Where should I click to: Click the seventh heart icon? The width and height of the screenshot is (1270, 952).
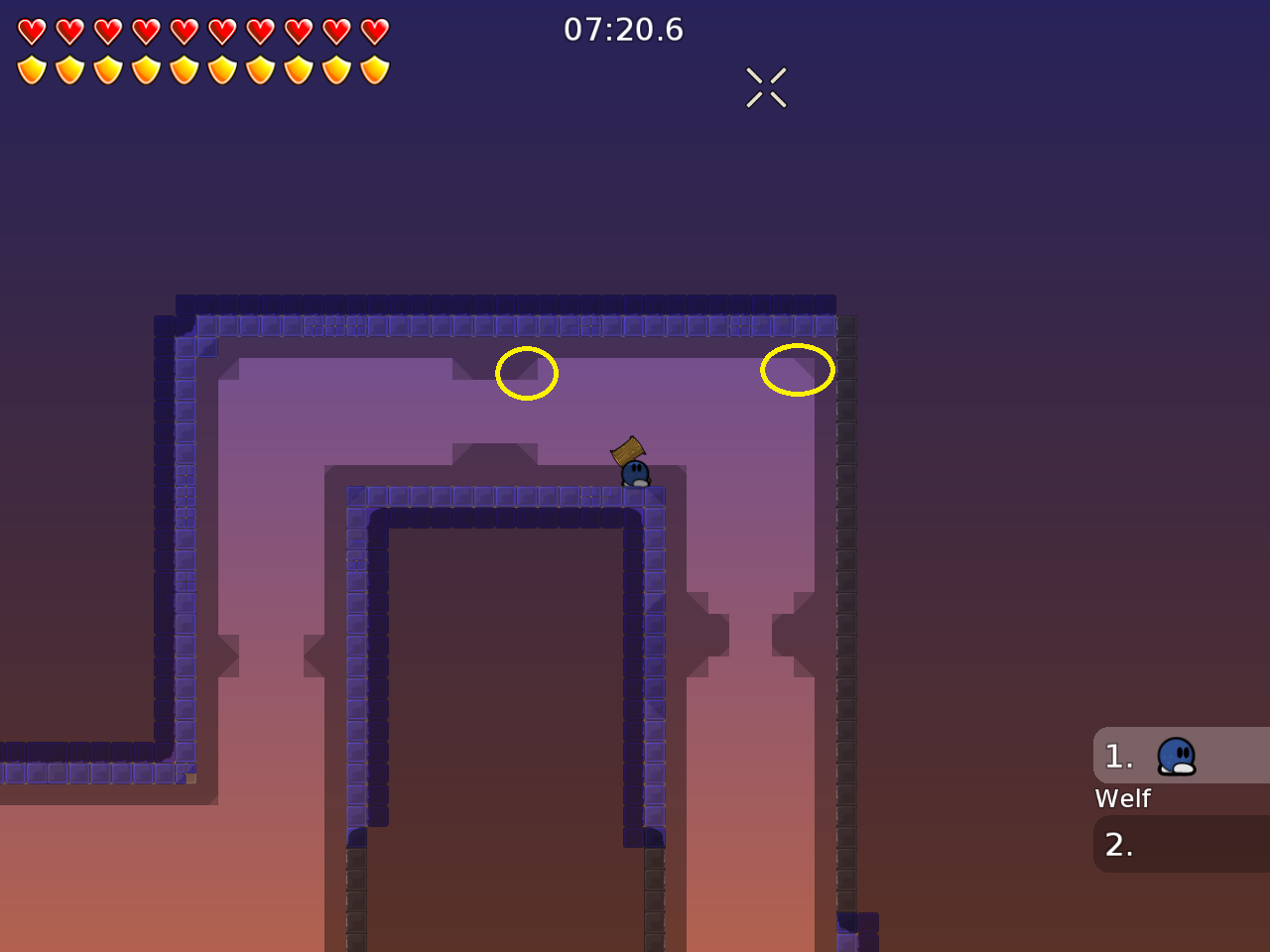click(x=258, y=30)
